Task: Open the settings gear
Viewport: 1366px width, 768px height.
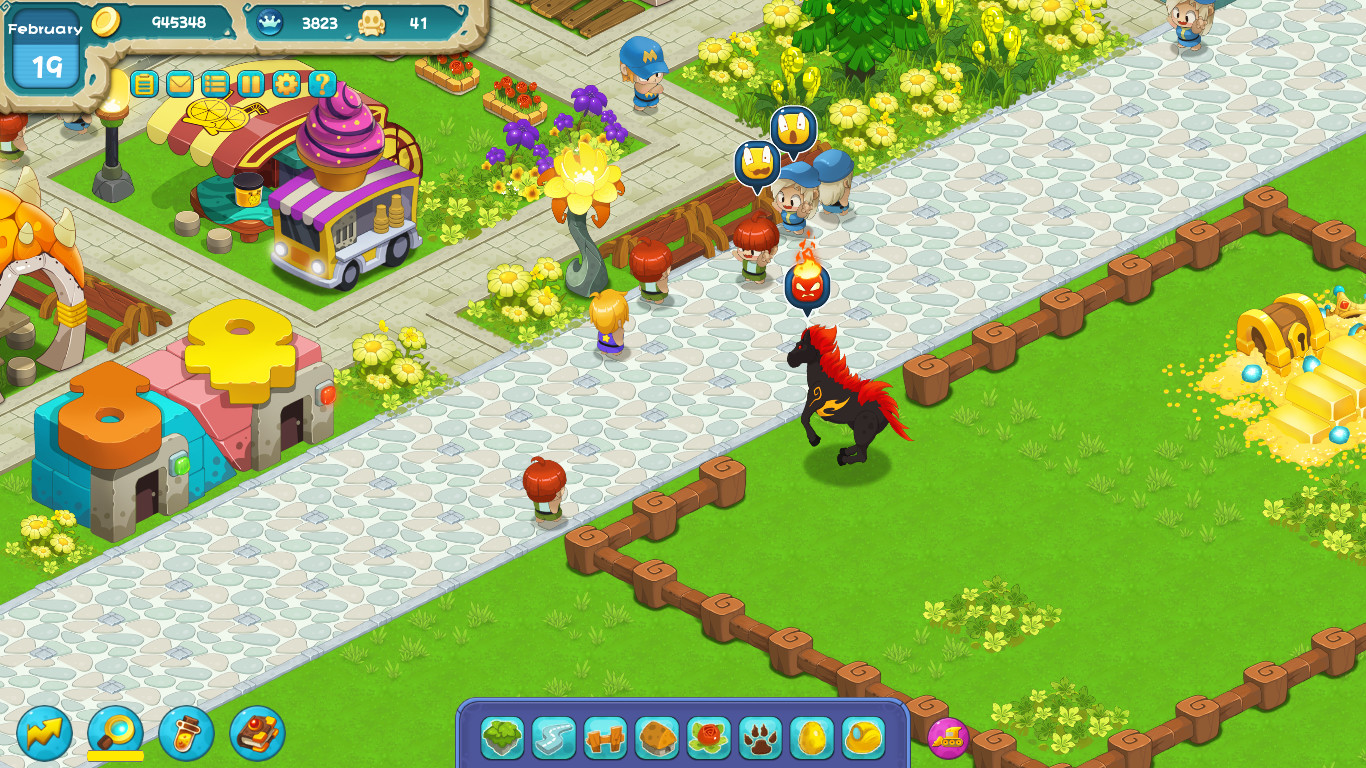Action: pyautogui.click(x=284, y=84)
